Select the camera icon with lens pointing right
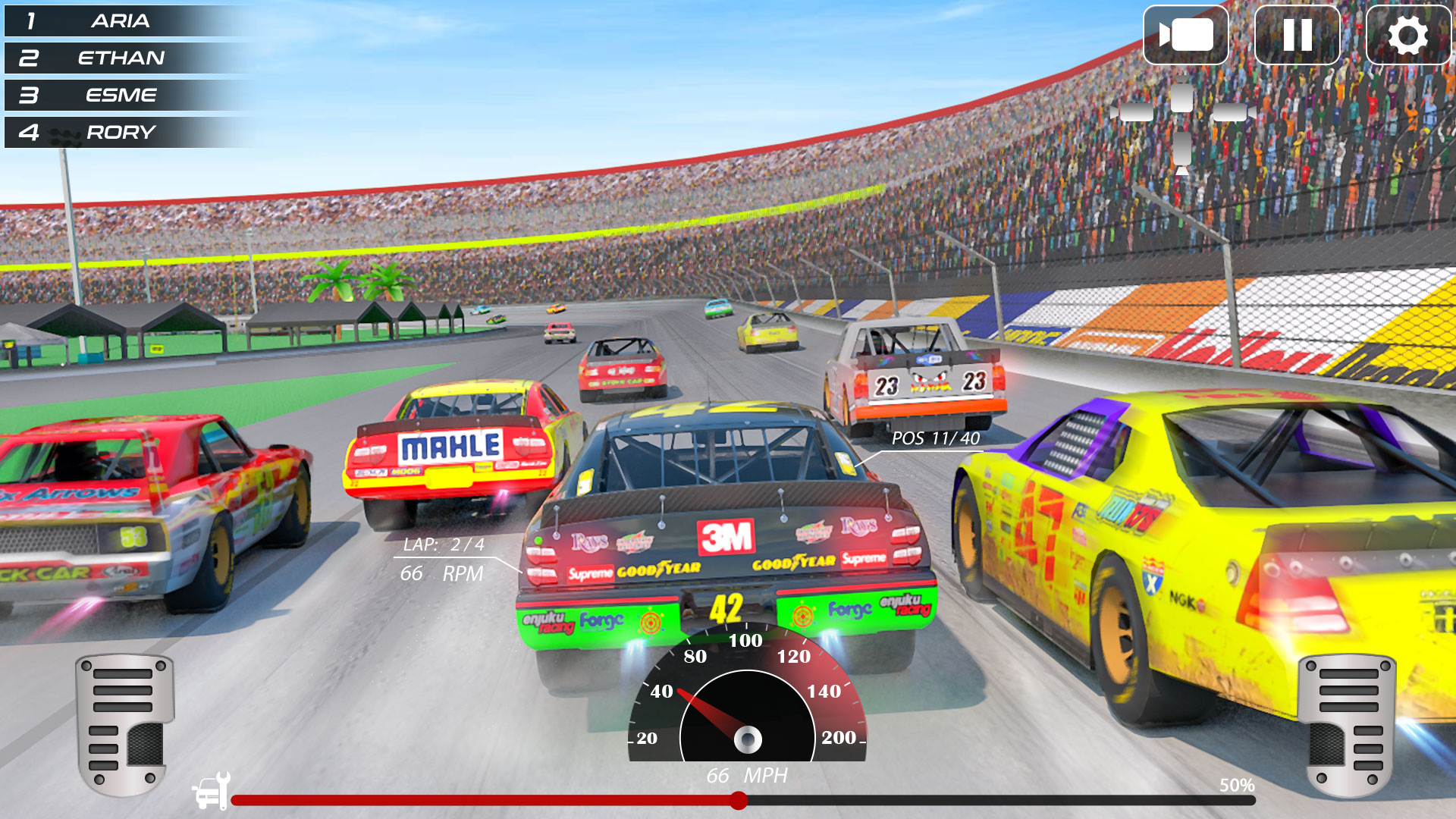This screenshot has width=1456, height=819. click(x=1232, y=112)
